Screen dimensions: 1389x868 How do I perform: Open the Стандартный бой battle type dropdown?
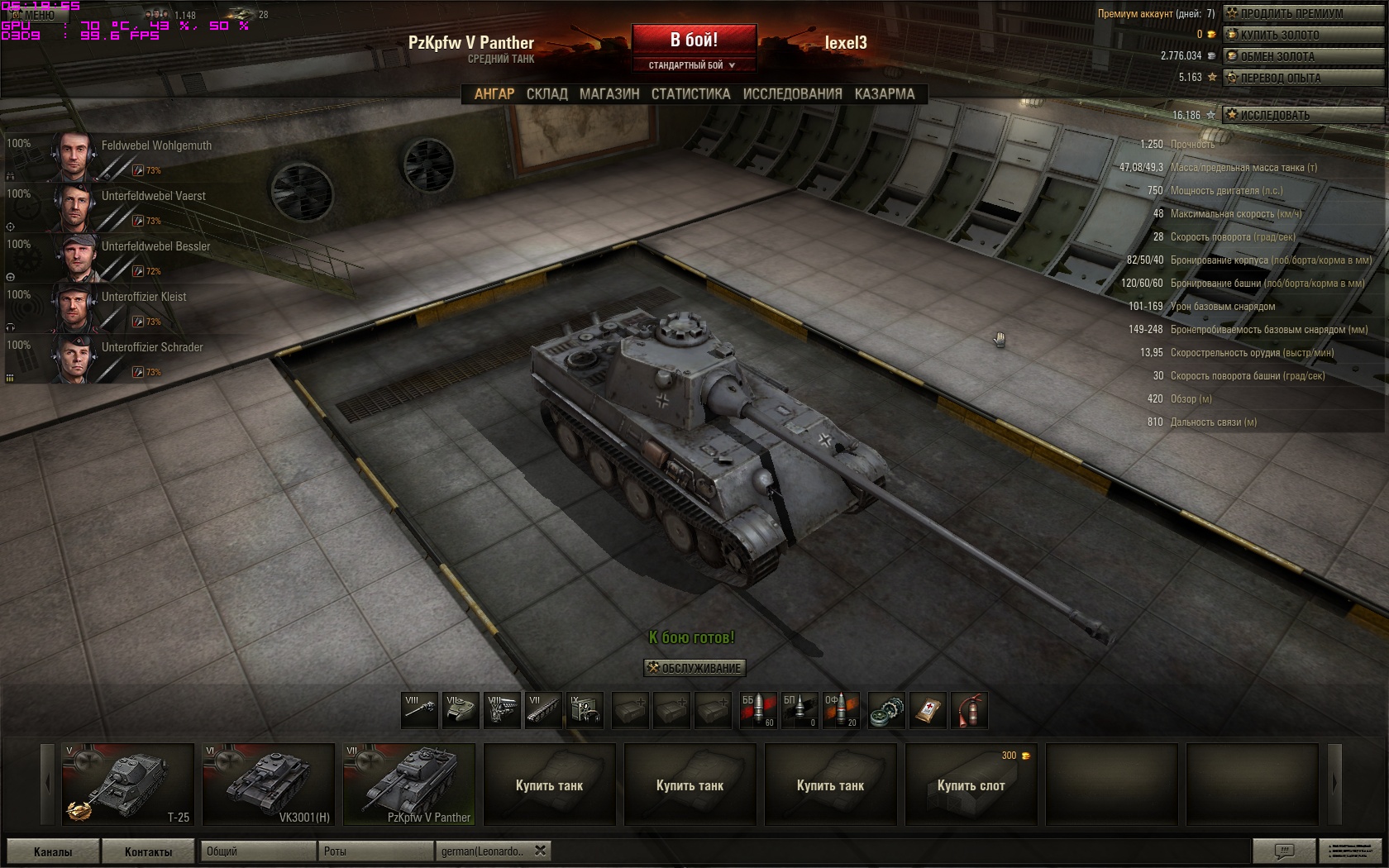point(693,65)
